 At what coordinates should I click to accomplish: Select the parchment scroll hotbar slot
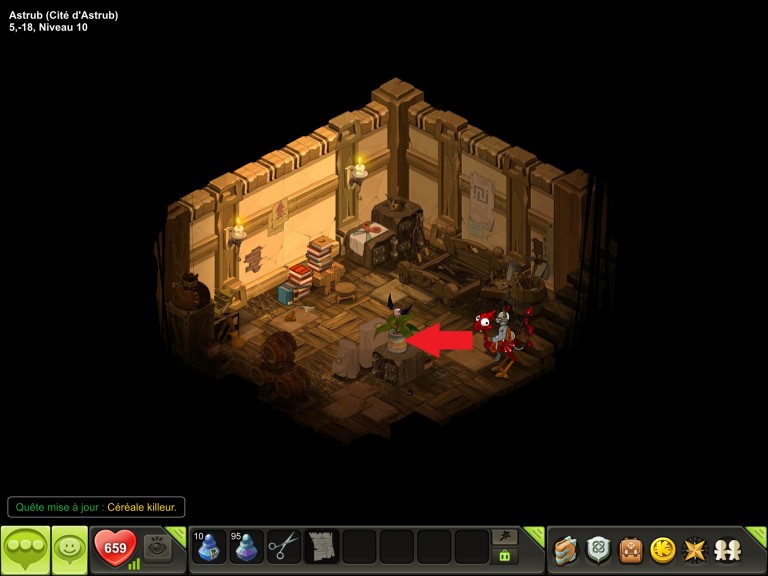point(321,547)
